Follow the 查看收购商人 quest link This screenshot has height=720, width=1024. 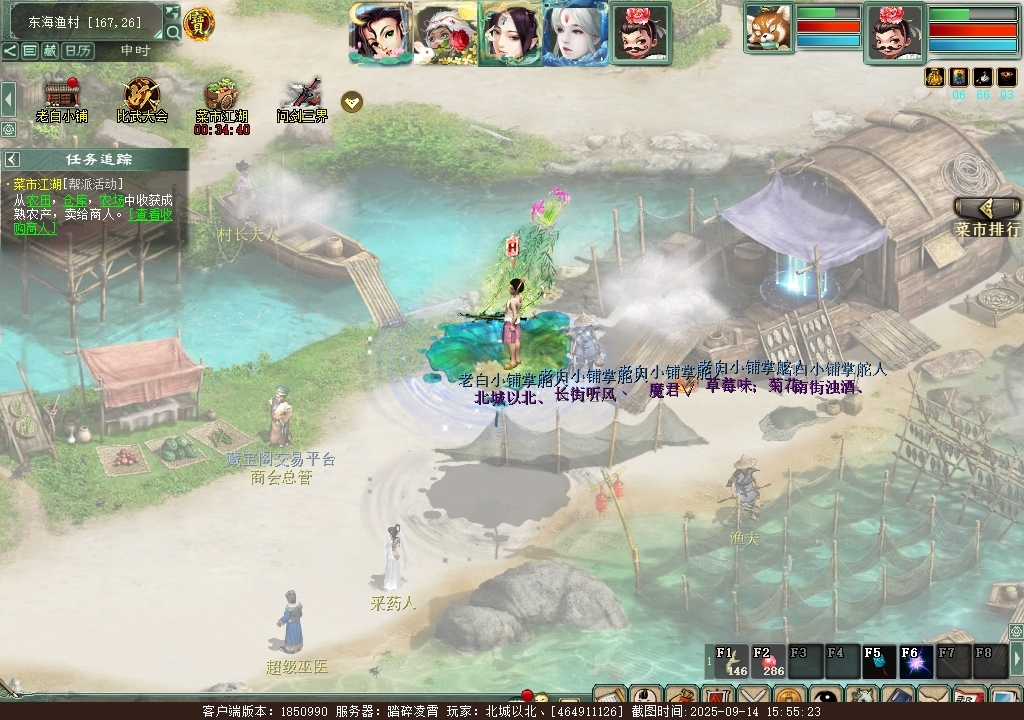click(x=100, y=220)
